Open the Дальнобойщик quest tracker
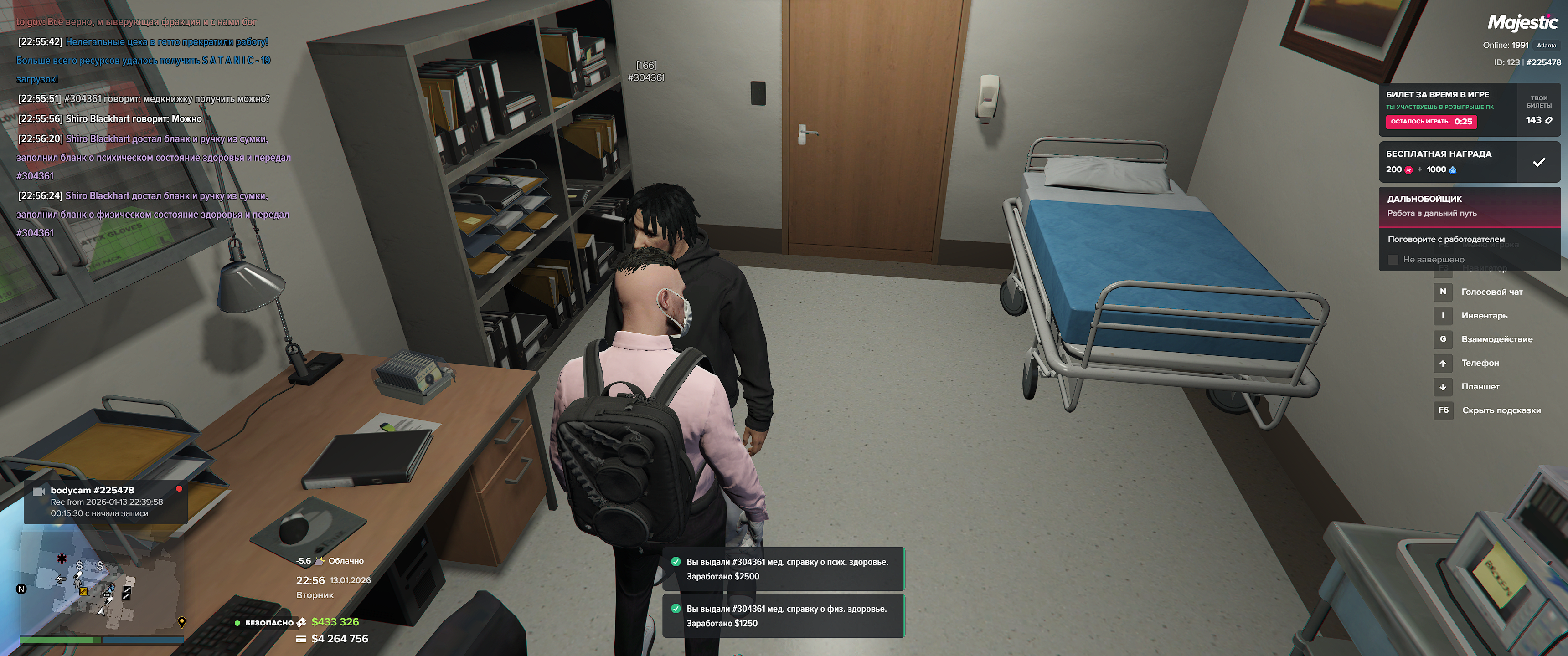The image size is (1568, 656). click(x=1468, y=206)
